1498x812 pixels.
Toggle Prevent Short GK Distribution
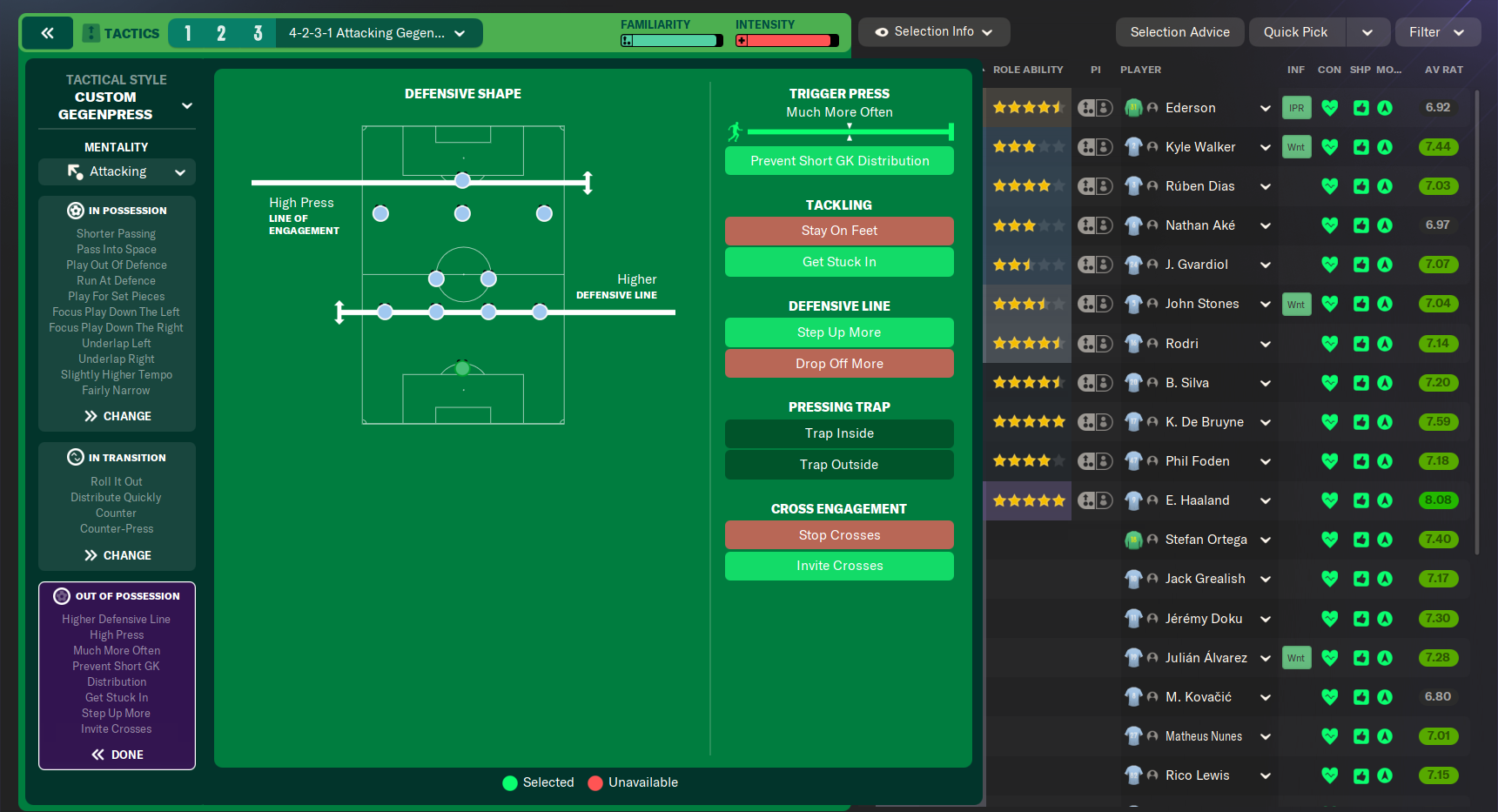[x=839, y=161]
